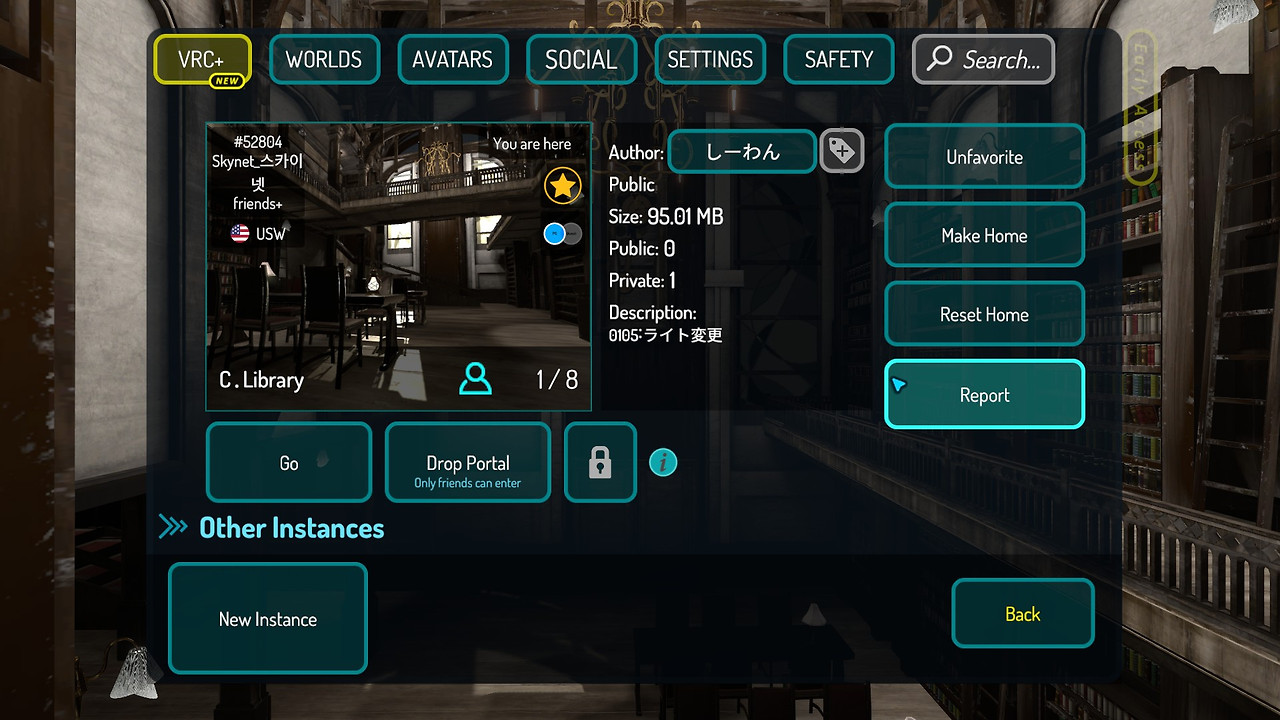
Task: Click the Back button
Action: click(x=1023, y=613)
